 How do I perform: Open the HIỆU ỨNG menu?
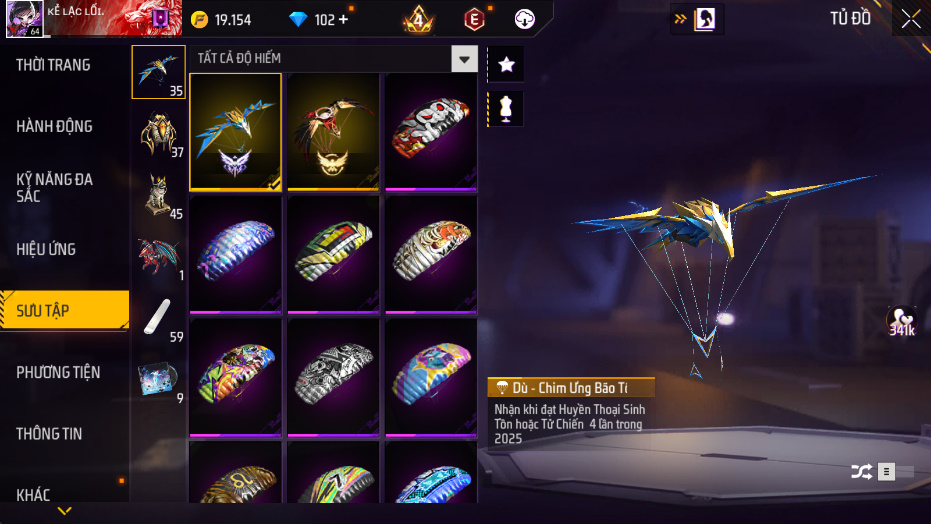46,249
